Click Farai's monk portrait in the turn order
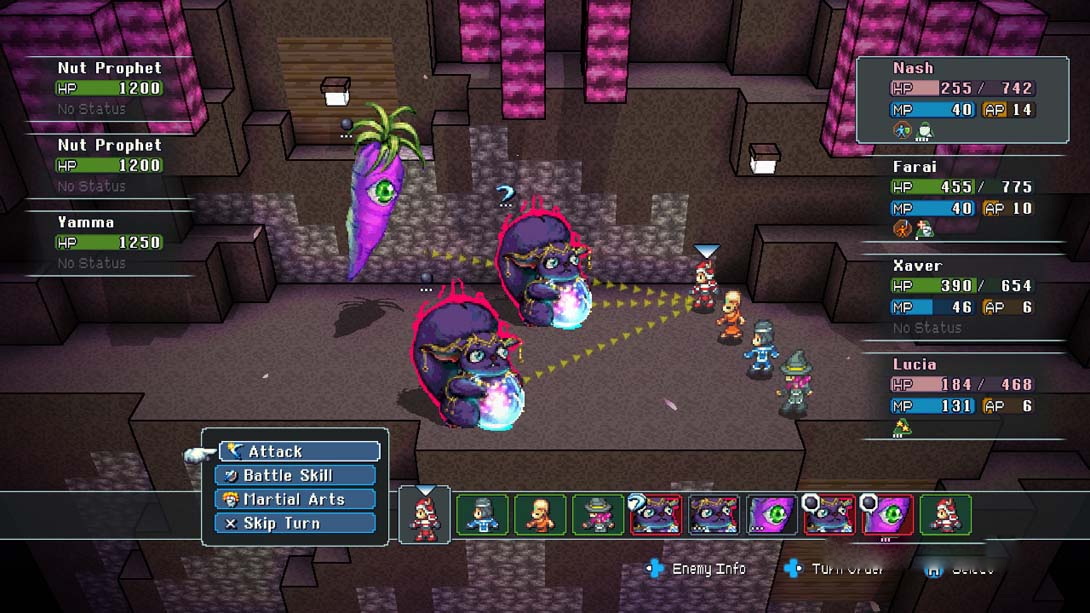Screen dimensions: 1090x613 [540, 514]
